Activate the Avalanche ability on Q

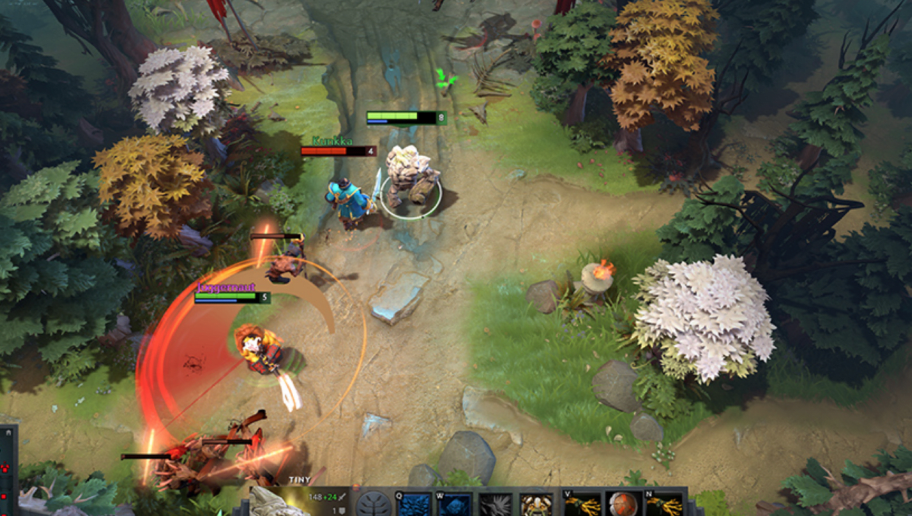pos(415,505)
